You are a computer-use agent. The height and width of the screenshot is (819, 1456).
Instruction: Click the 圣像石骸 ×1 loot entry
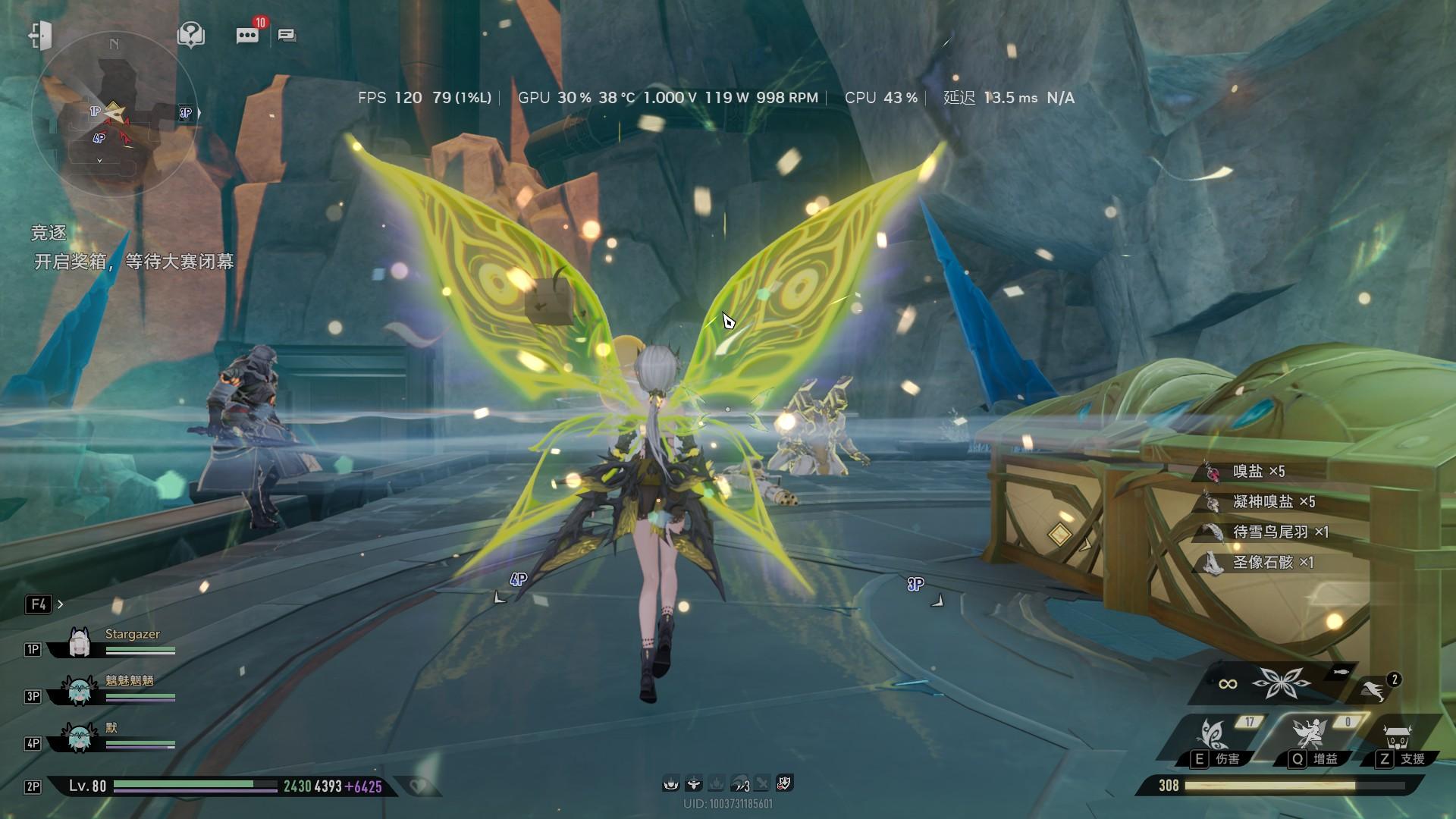(x=1272, y=563)
